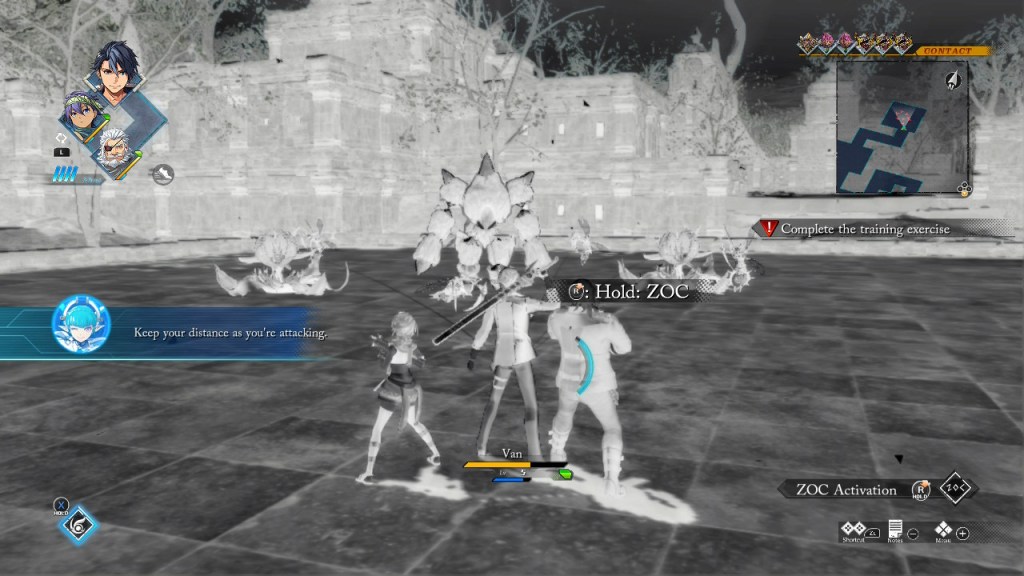Open the Notes icon

click(895, 530)
